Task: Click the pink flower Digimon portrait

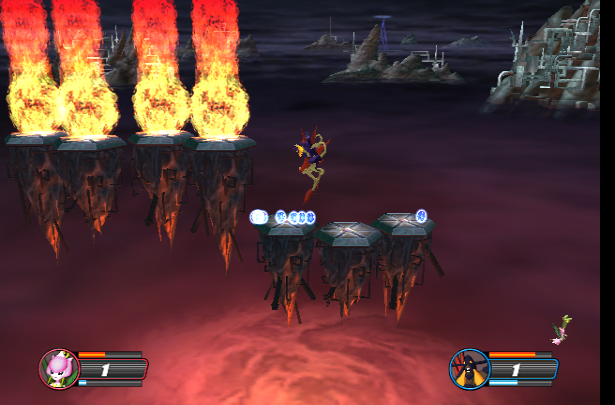Action: click(58, 368)
